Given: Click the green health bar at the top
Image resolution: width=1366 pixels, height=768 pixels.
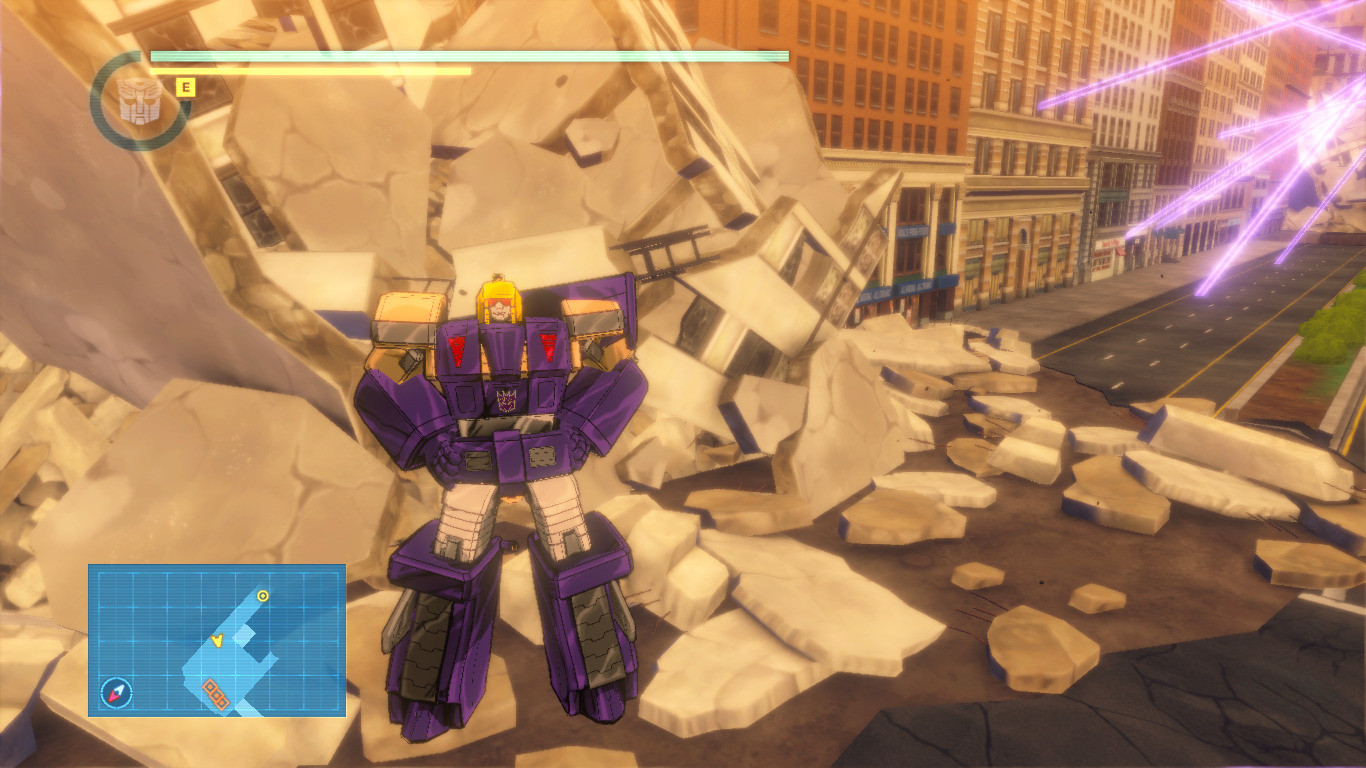Looking at the screenshot, I should coord(470,57).
